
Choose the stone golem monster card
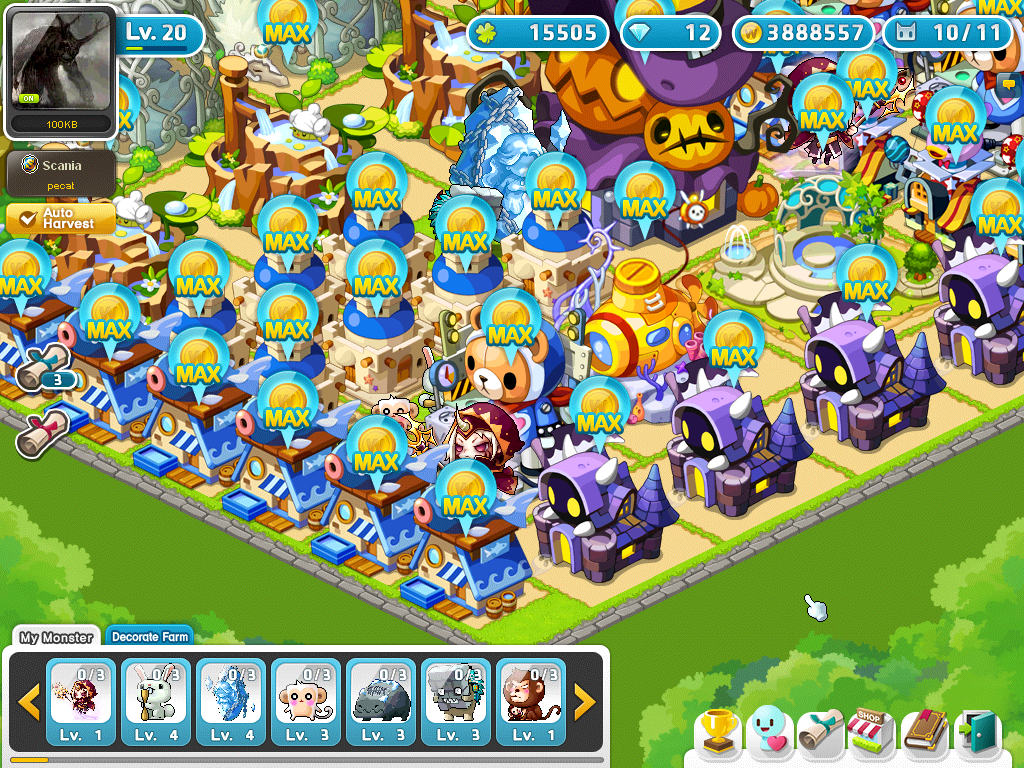pos(456,702)
